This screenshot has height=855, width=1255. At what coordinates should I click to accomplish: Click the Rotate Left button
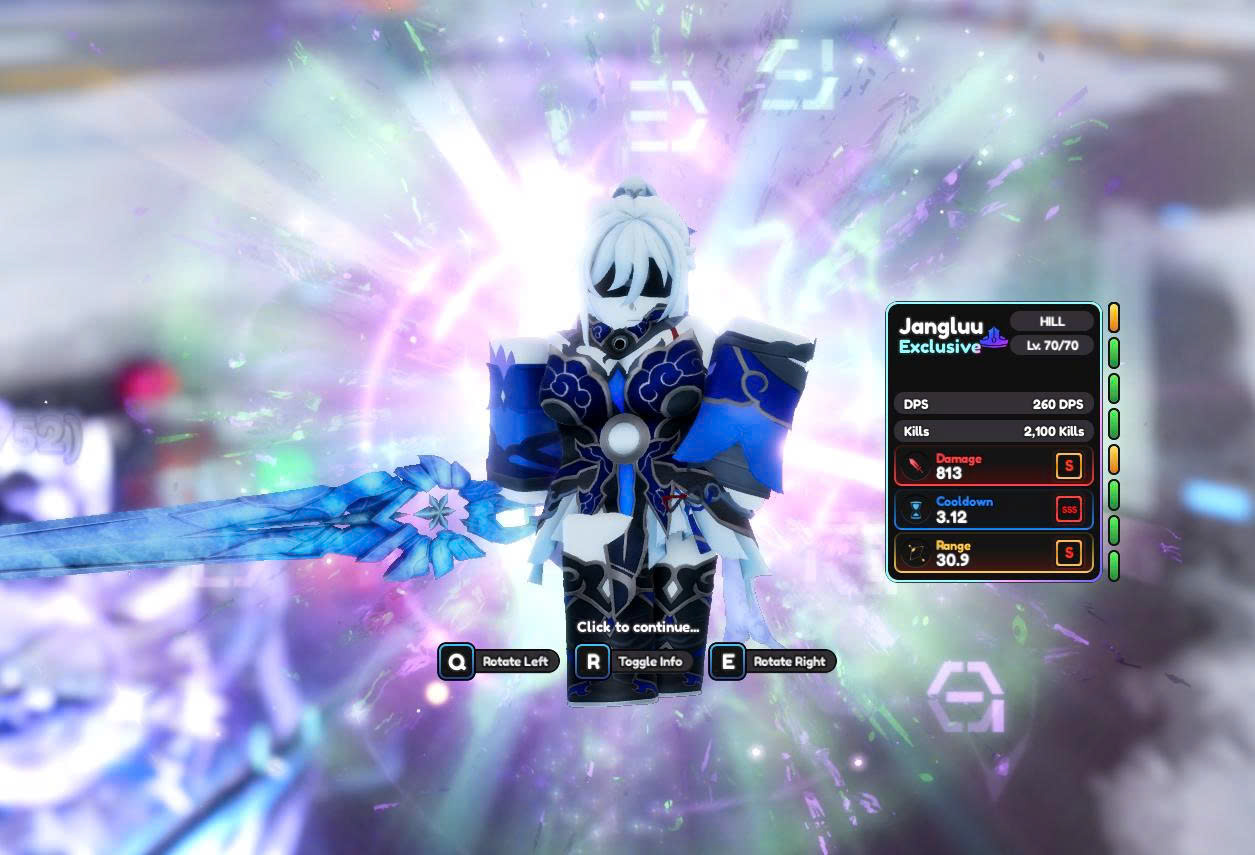pos(499,661)
